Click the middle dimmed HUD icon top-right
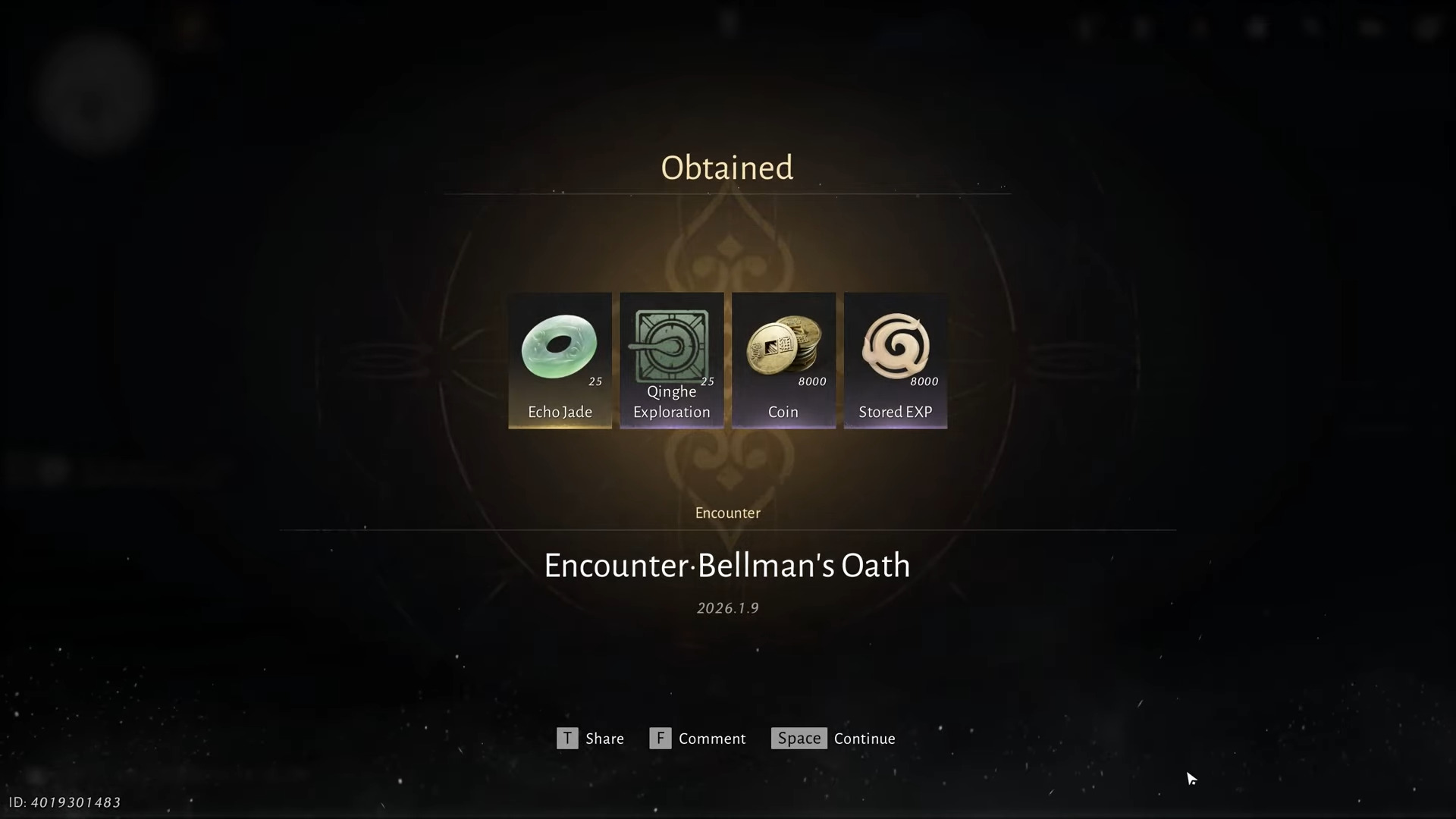Image resolution: width=1456 pixels, height=819 pixels. (x=1256, y=27)
